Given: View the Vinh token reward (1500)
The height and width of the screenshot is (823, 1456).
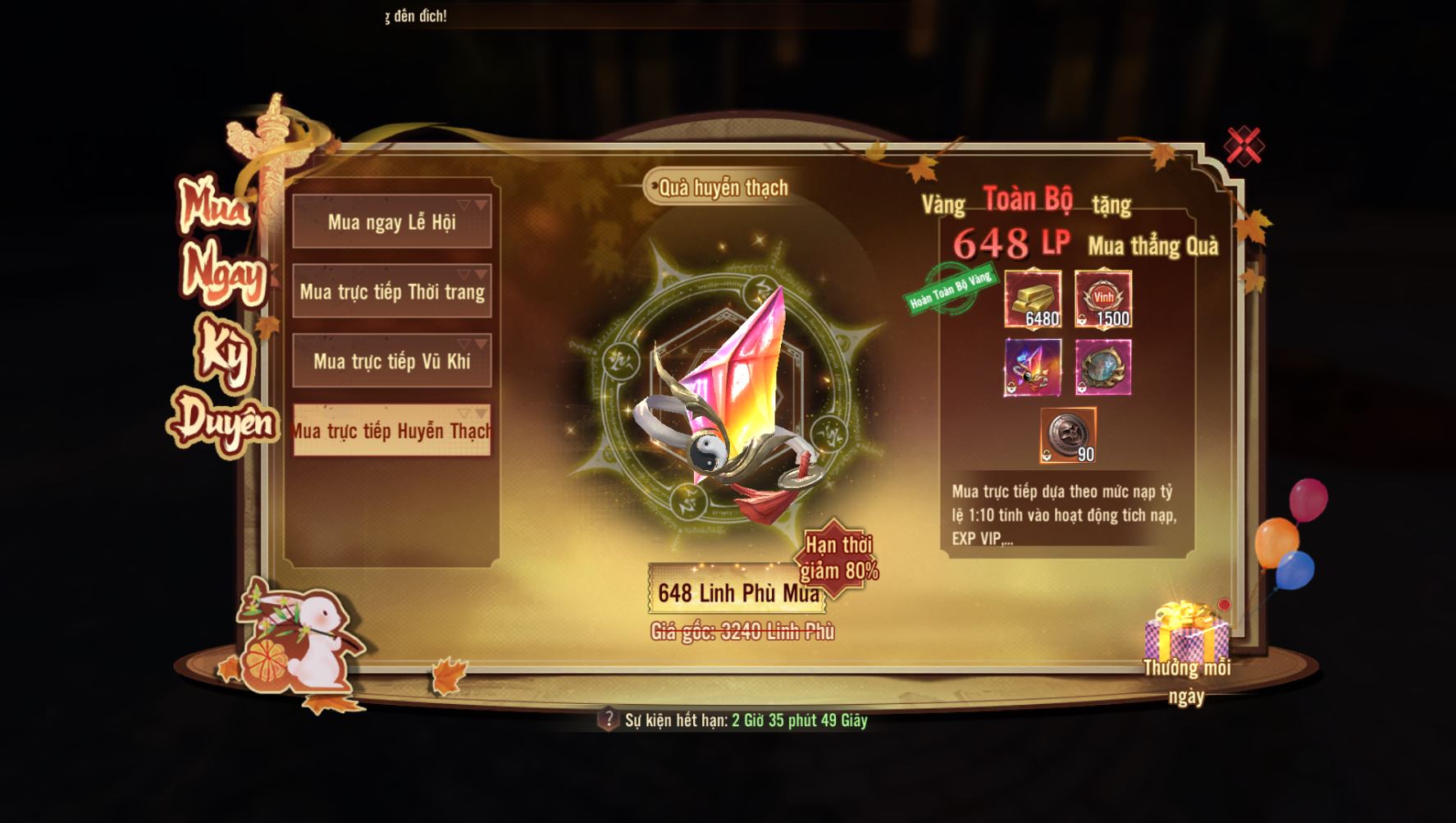Looking at the screenshot, I should coord(1103,299).
